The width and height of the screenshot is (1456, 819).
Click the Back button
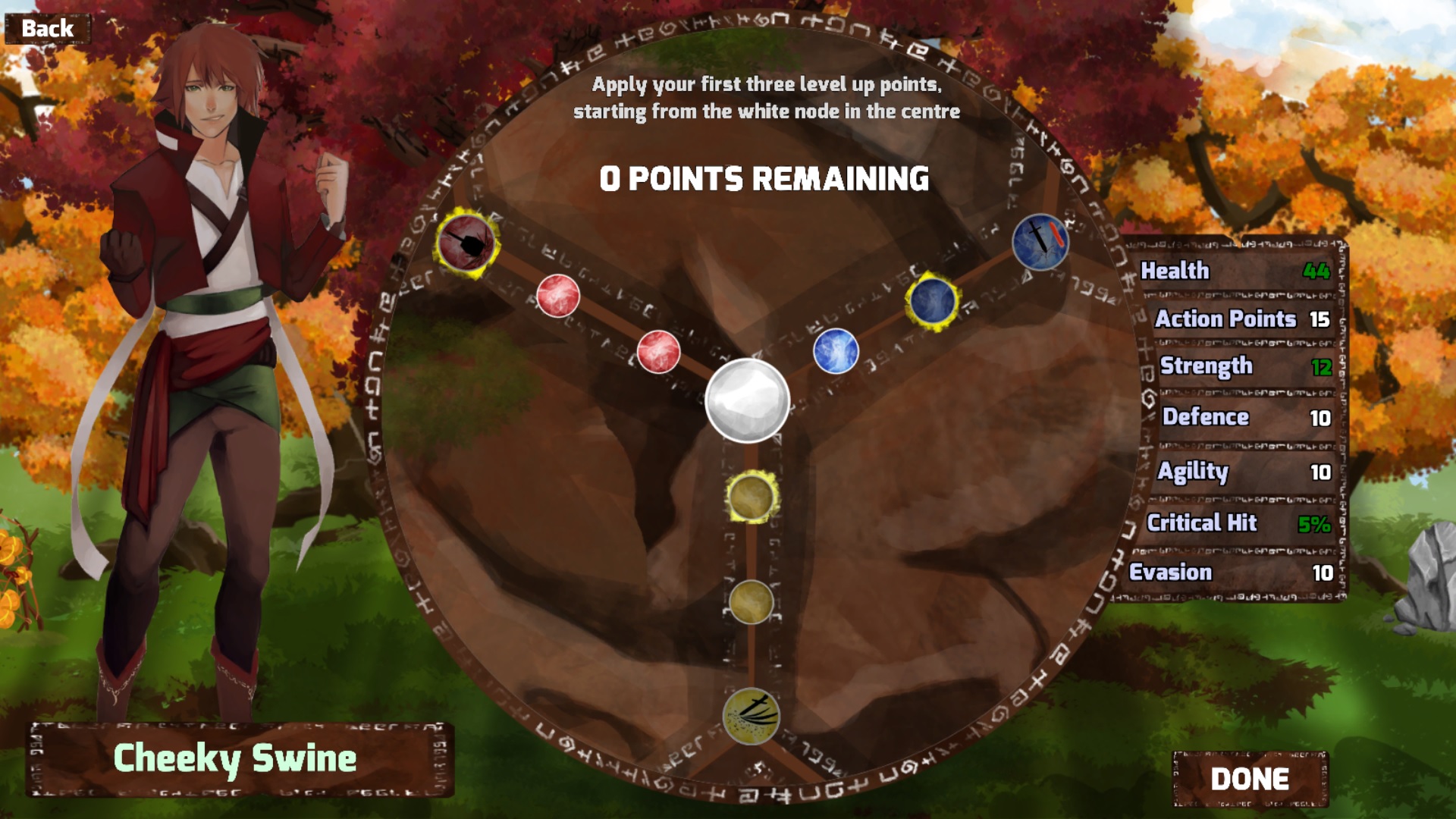[47, 28]
